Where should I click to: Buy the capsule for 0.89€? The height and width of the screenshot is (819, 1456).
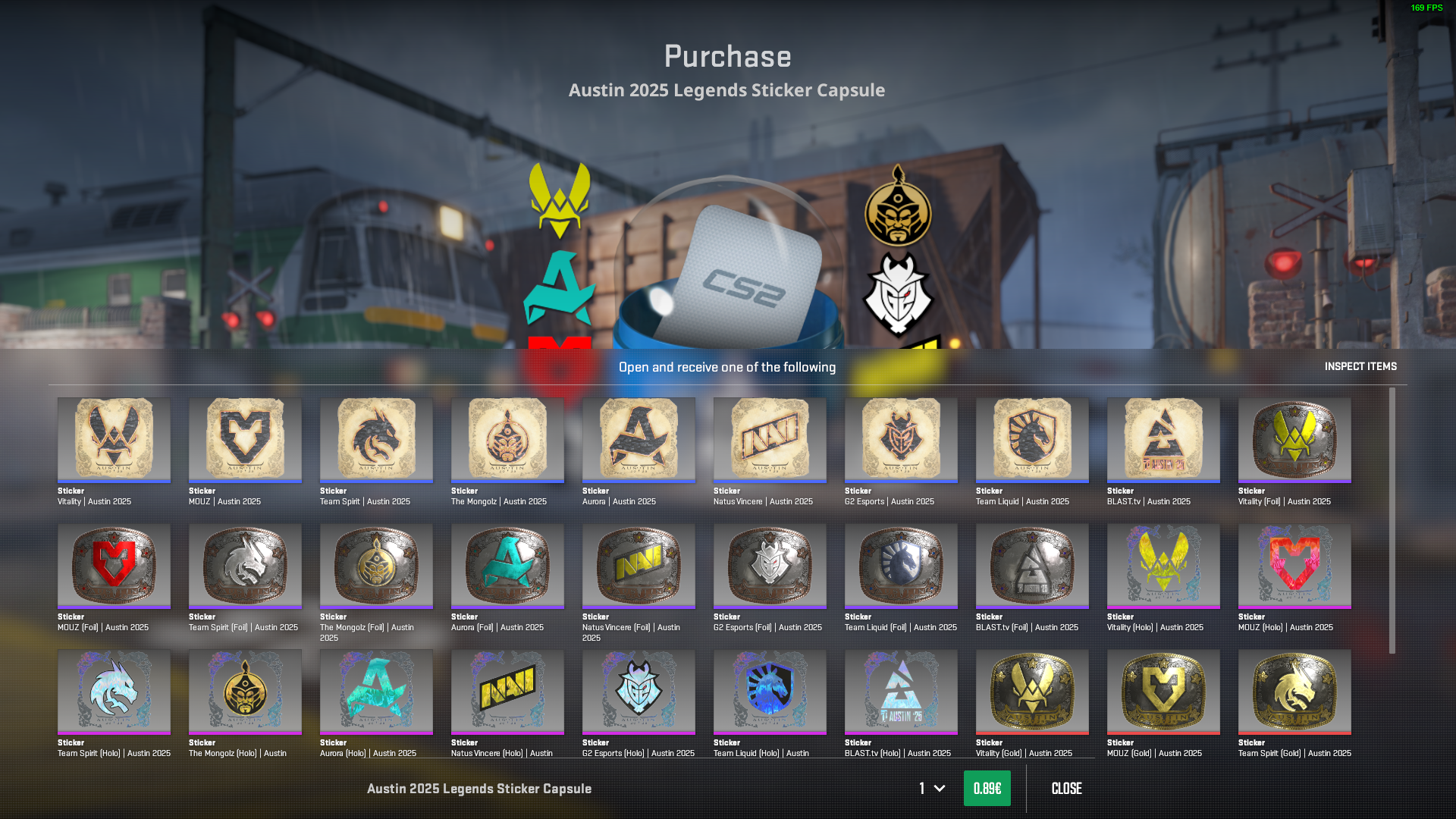tap(987, 789)
